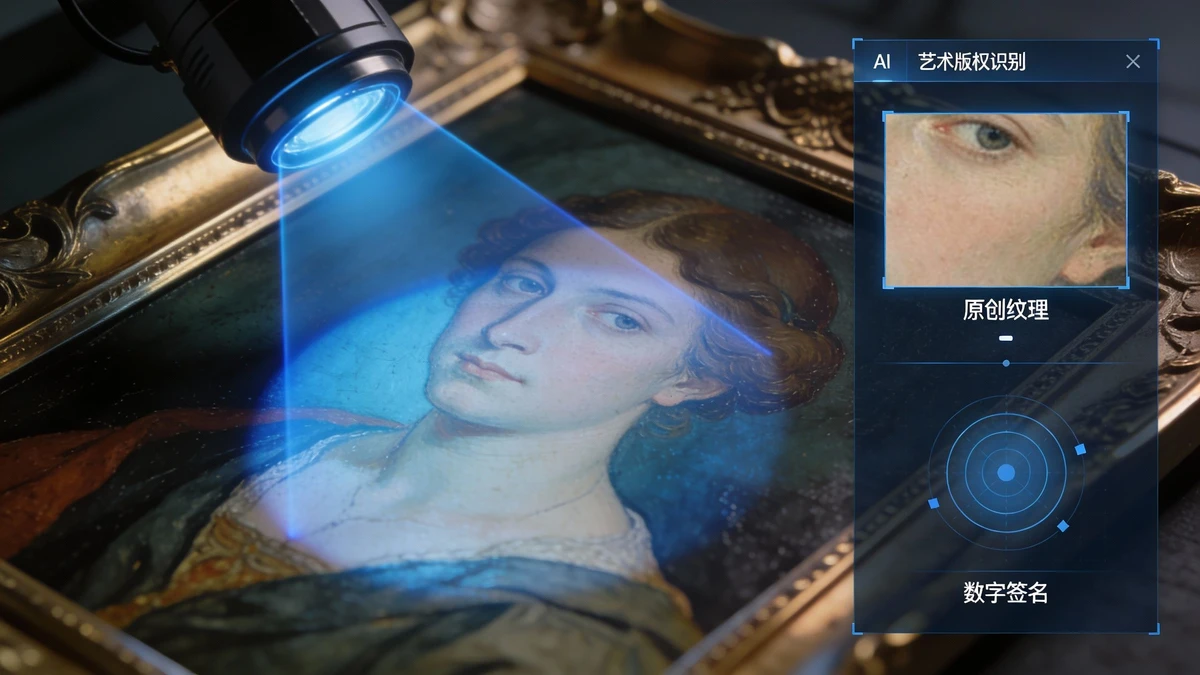The height and width of the screenshot is (675, 1200).
Task: Click the zoomed eye texture thumbnail
Action: (1005, 200)
